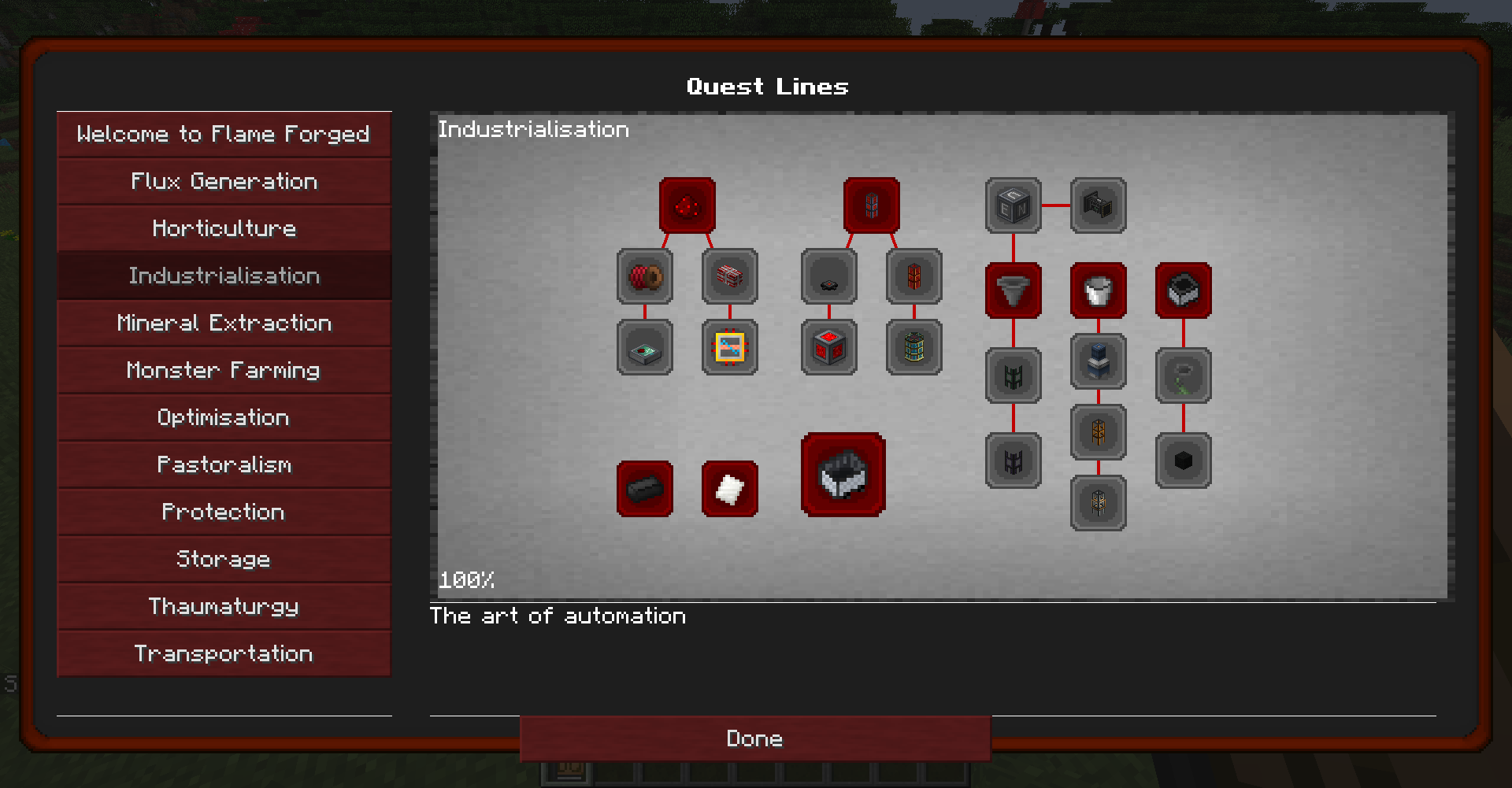The image size is (1512, 788).
Task: Click the yellow-framed circuit quest icon
Action: click(730, 346)
